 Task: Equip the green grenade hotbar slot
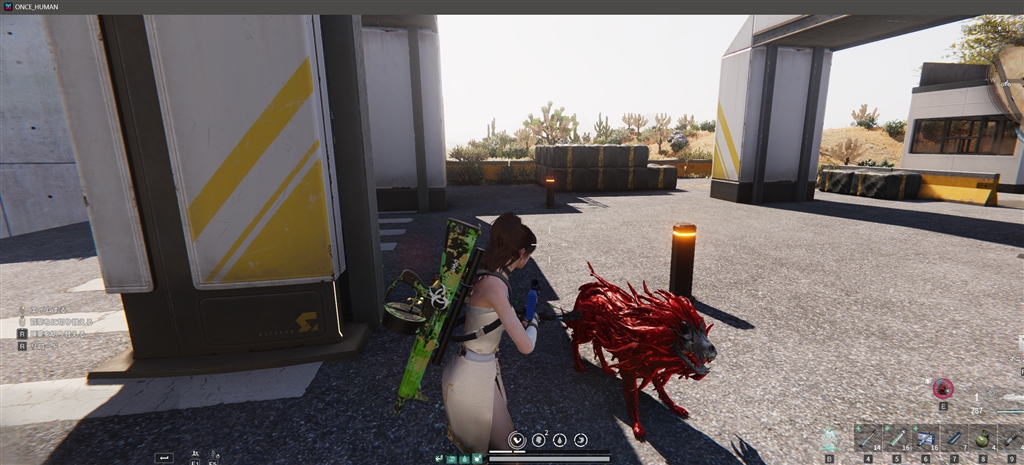[x=981, y=438]
